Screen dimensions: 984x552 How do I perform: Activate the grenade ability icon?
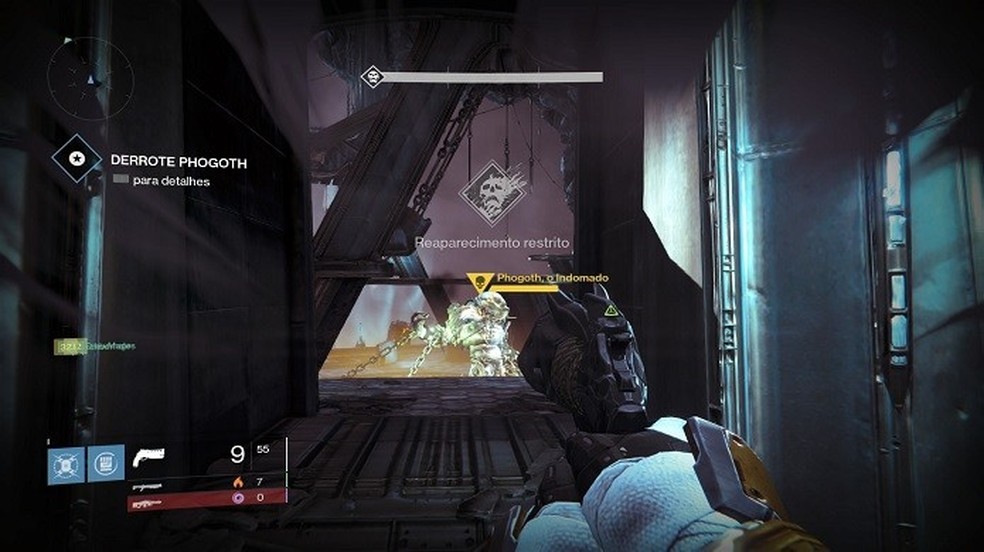coord(65,462)
